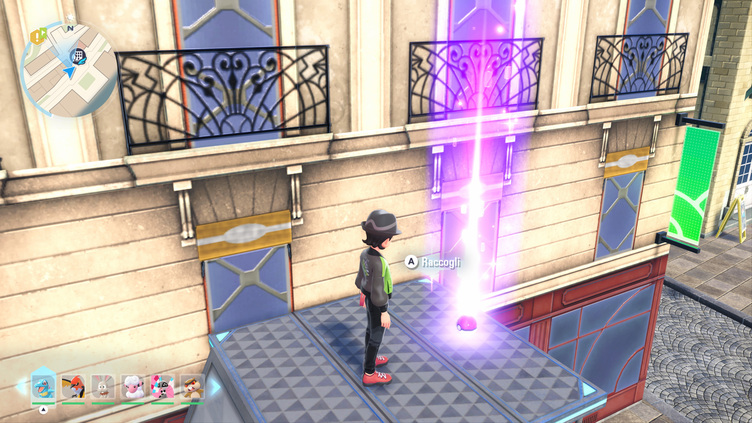Select the Patrat party portrait
This screenshot has width=752, height=423.
pos(191,386)
